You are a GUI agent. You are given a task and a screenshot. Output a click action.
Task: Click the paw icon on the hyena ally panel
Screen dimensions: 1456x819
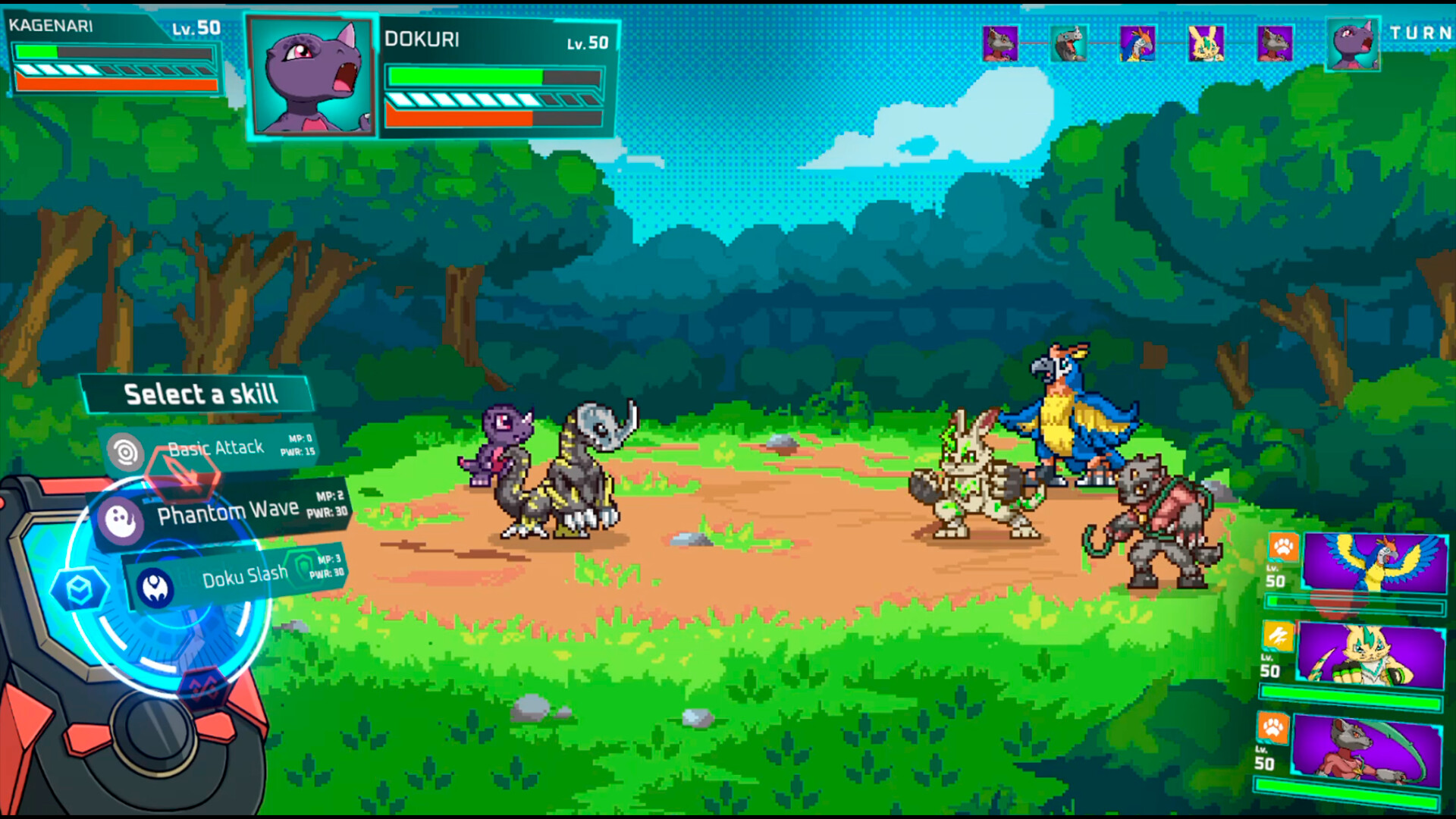[1273, 728]
